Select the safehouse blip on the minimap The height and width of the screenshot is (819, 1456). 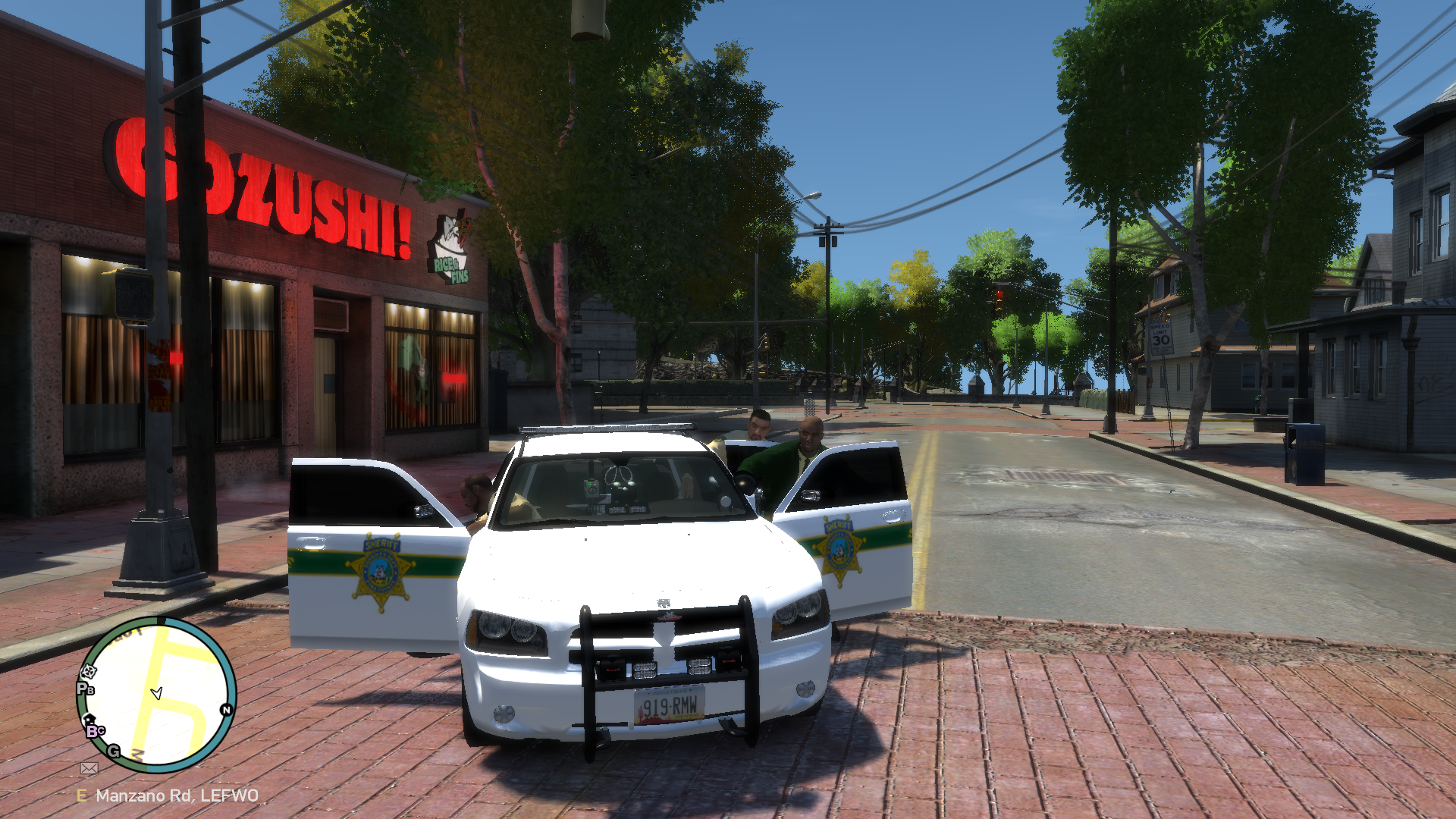pyautogui.click(x=89, y=719)
